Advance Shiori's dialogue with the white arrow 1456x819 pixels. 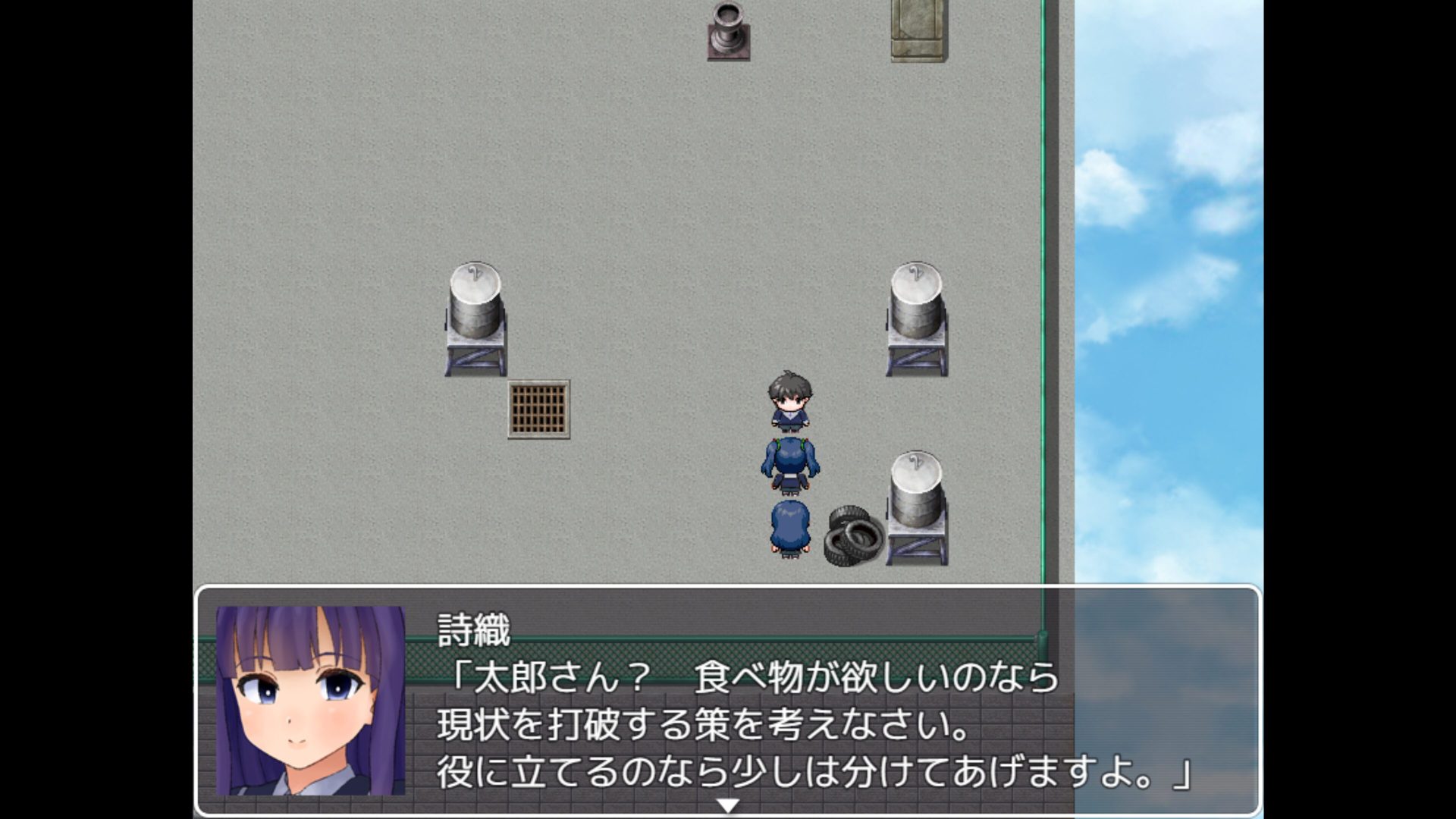pos(727,805)
